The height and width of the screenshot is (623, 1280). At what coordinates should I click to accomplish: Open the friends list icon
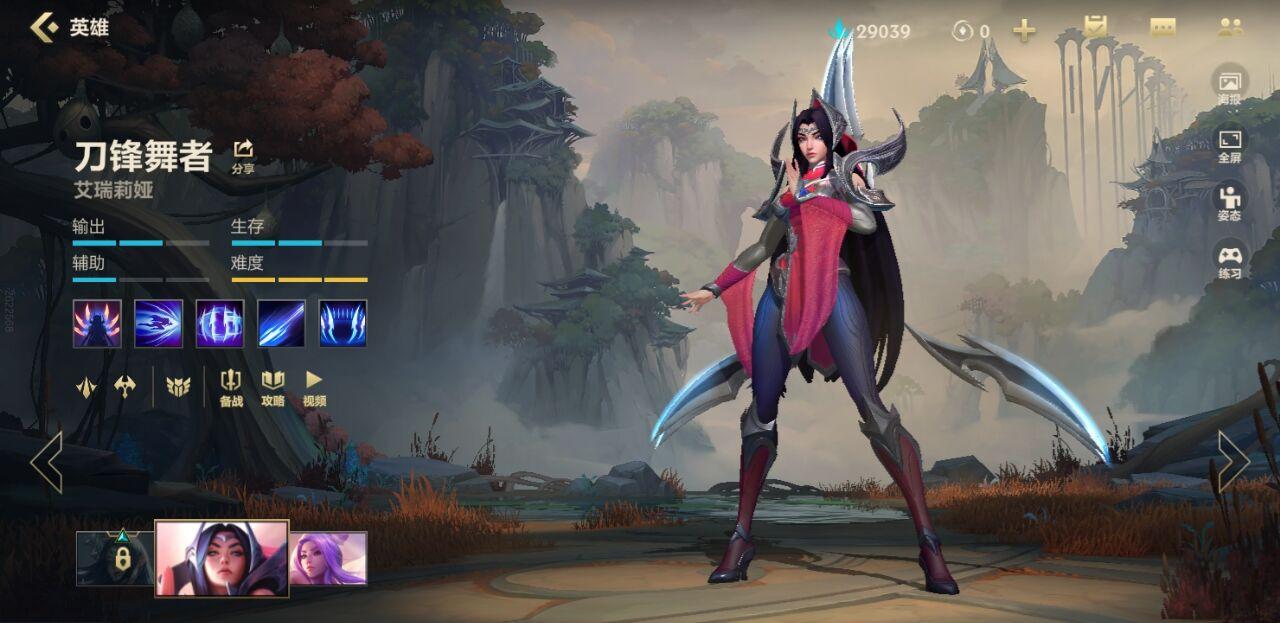pyautogui.click(x=1229, y=28)
